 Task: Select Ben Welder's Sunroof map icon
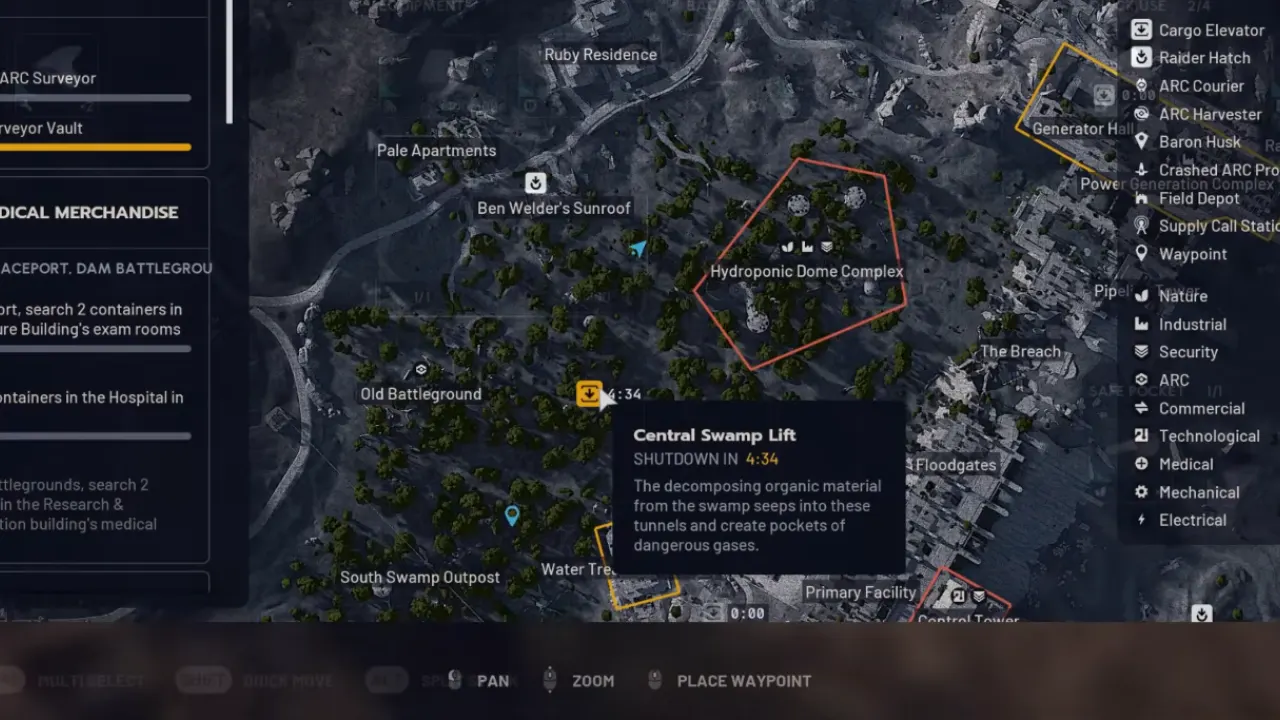(x=535, y=183)
